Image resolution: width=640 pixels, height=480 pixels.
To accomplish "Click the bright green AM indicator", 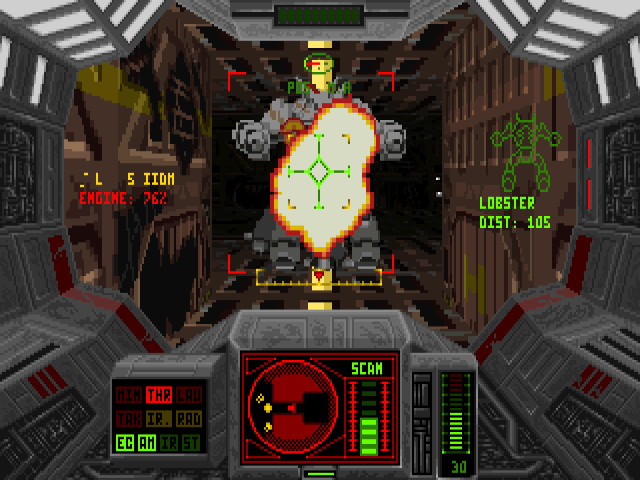I will (x=146, y=441).
